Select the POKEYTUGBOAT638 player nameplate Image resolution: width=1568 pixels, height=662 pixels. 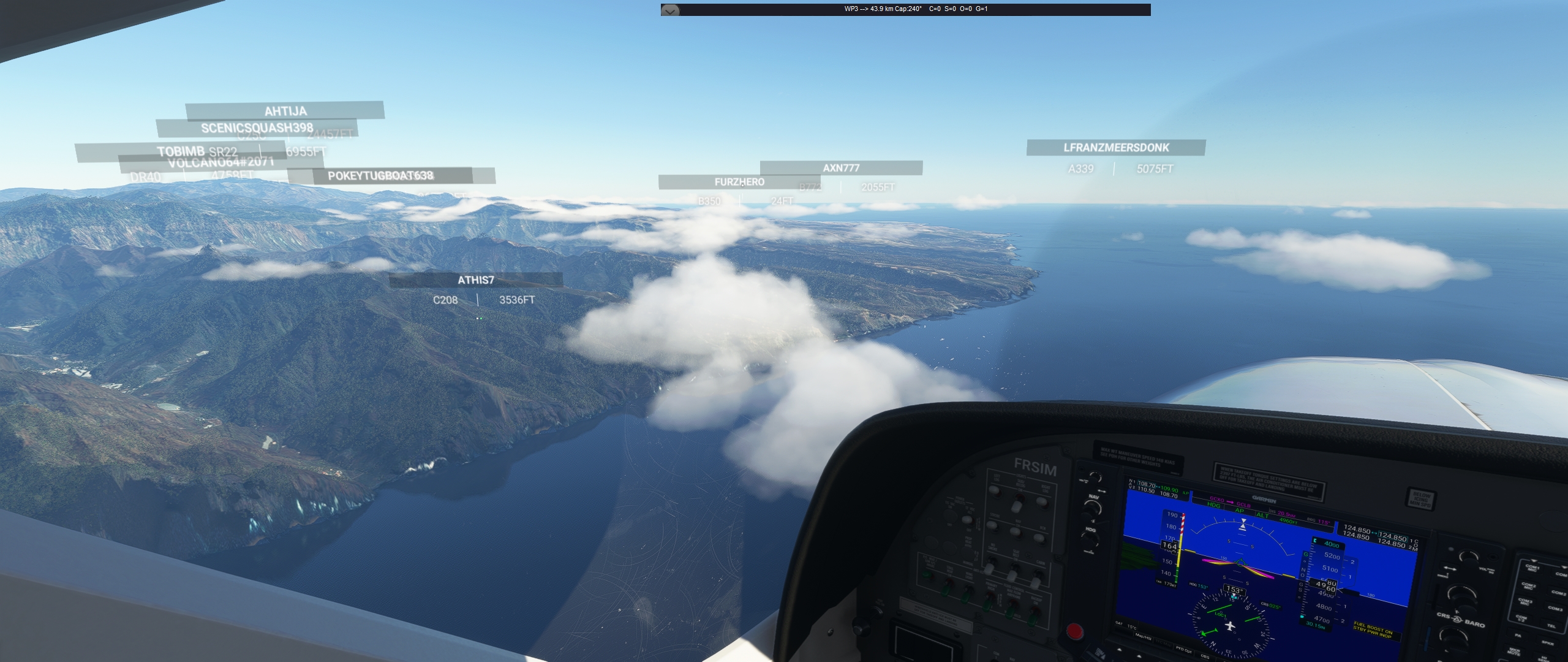pyautogui.click(x=380, y=176)
